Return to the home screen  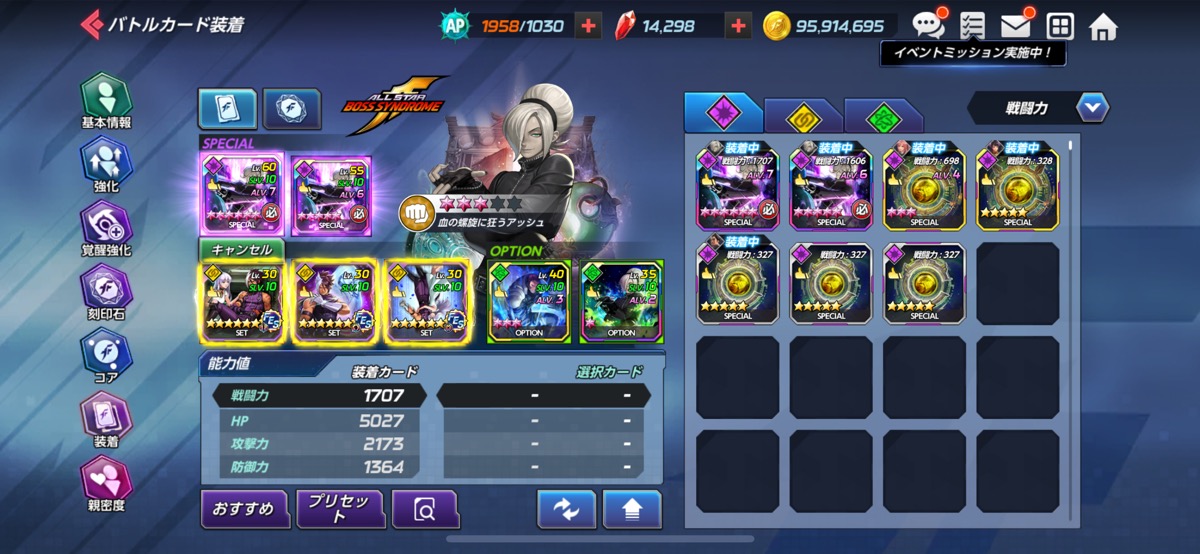tap(1103, 26)
